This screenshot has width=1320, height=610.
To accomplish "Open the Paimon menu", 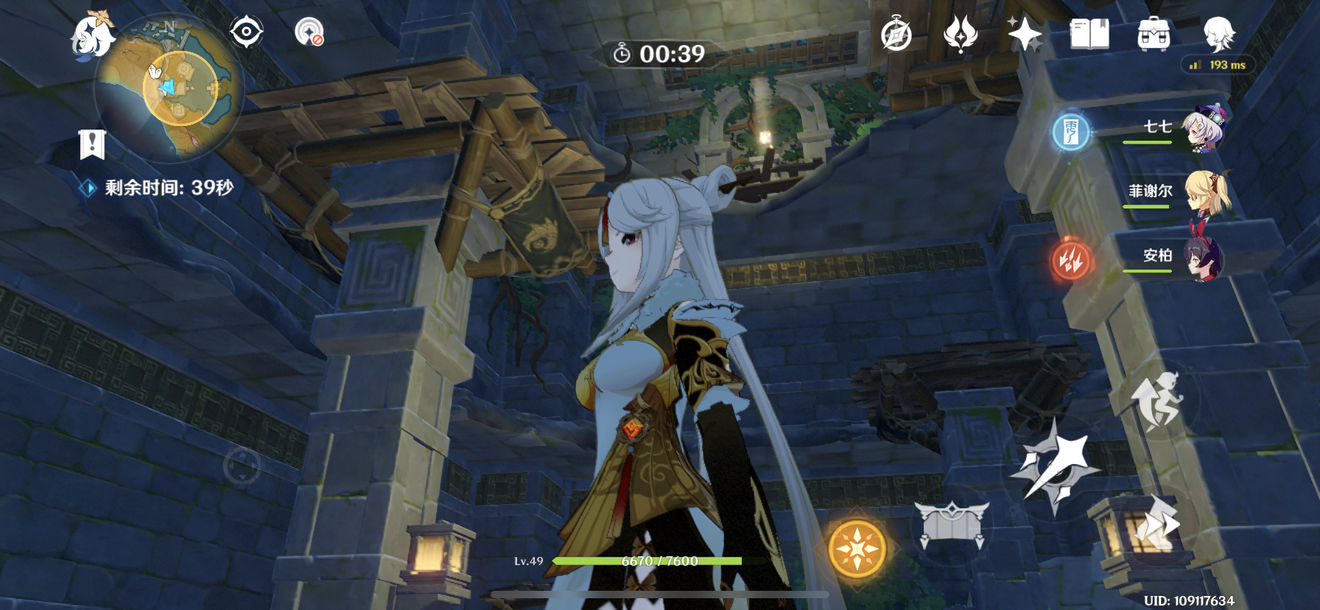I will coord(93,35).
